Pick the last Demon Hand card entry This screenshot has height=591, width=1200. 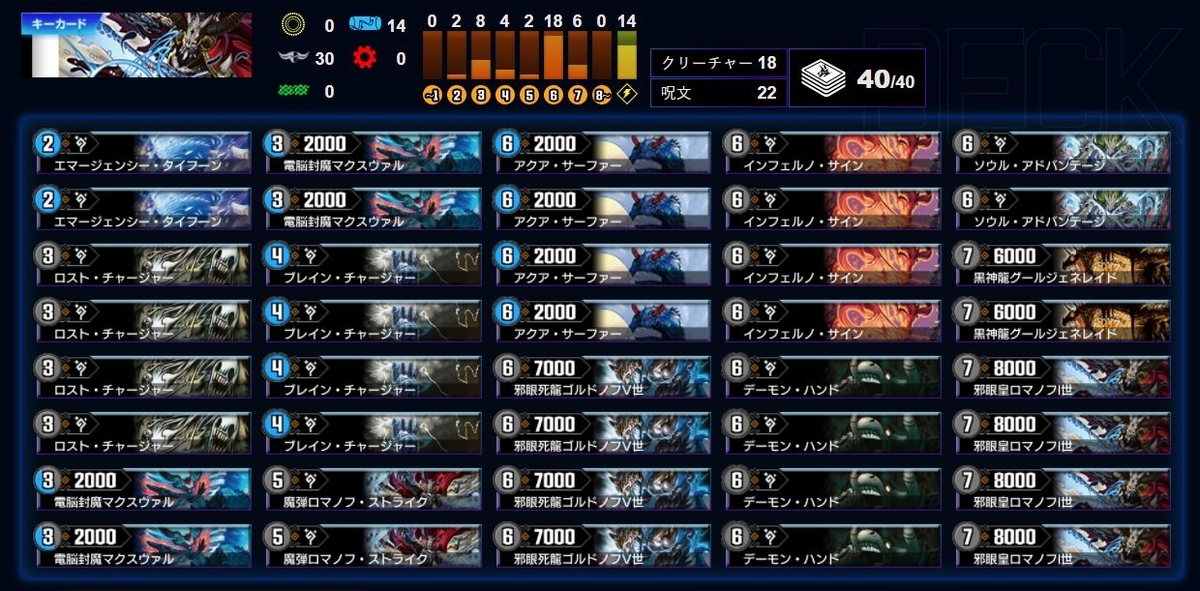coord(832,545)
